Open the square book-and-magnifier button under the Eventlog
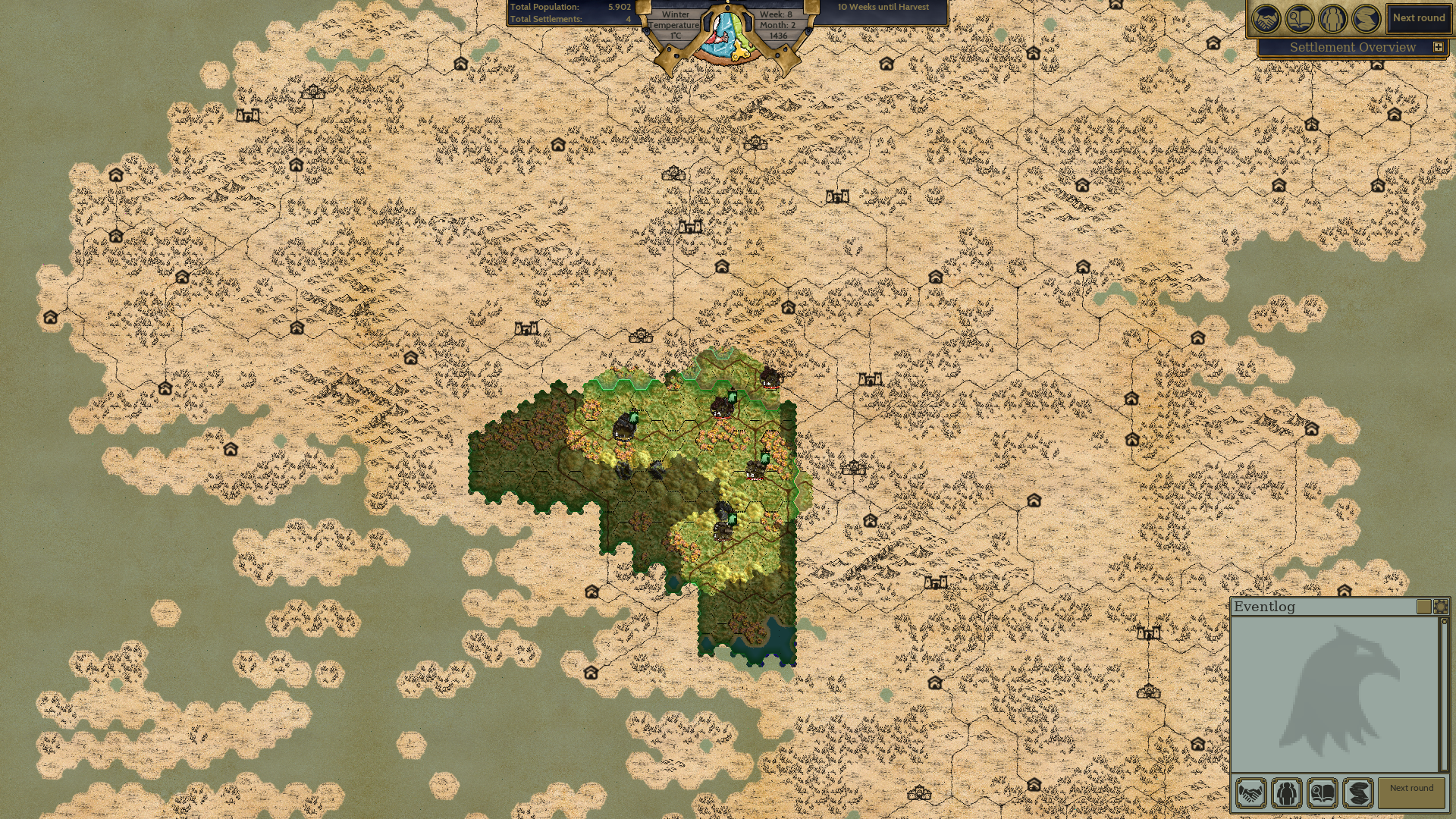The image size is (1456, 819). pos(1322,793)
